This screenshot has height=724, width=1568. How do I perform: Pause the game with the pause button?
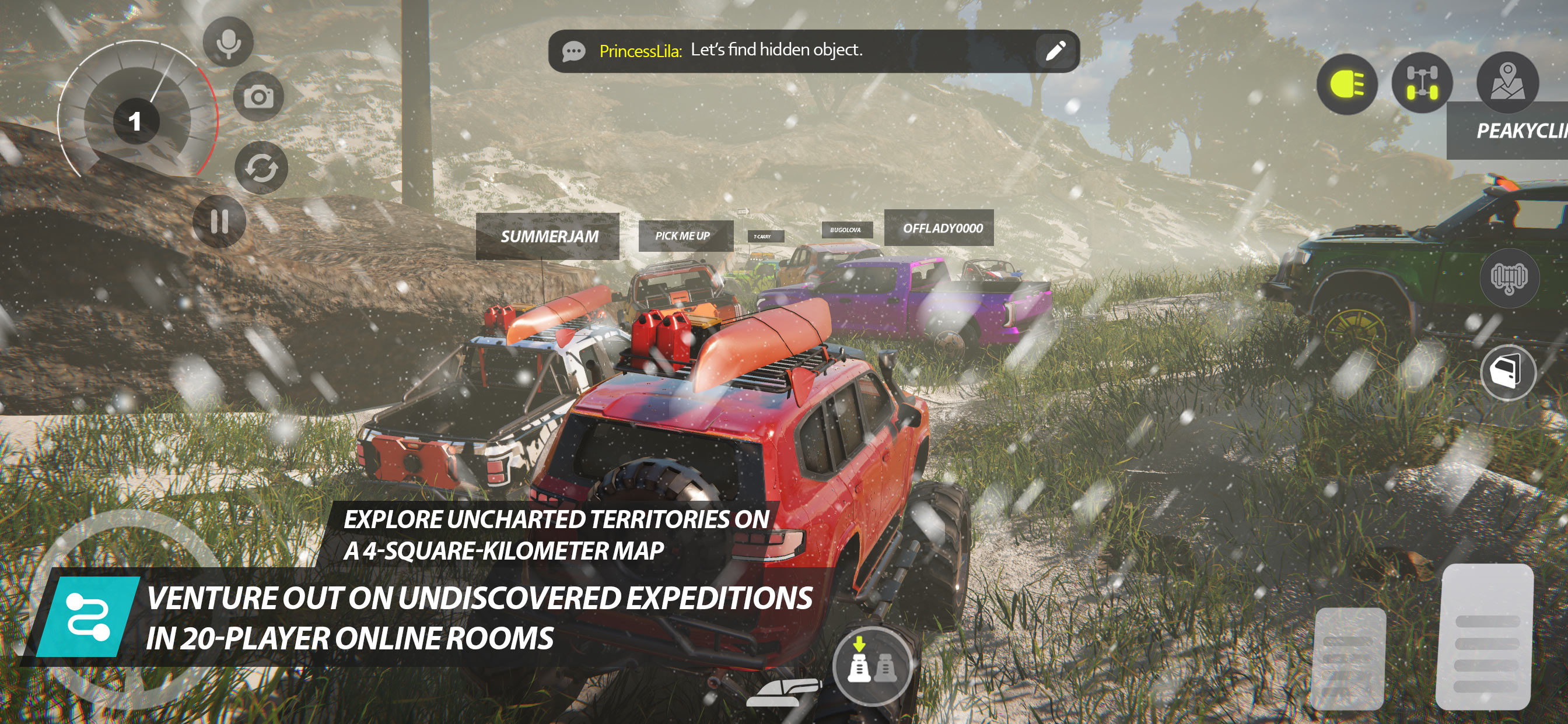tap(219, 222)
